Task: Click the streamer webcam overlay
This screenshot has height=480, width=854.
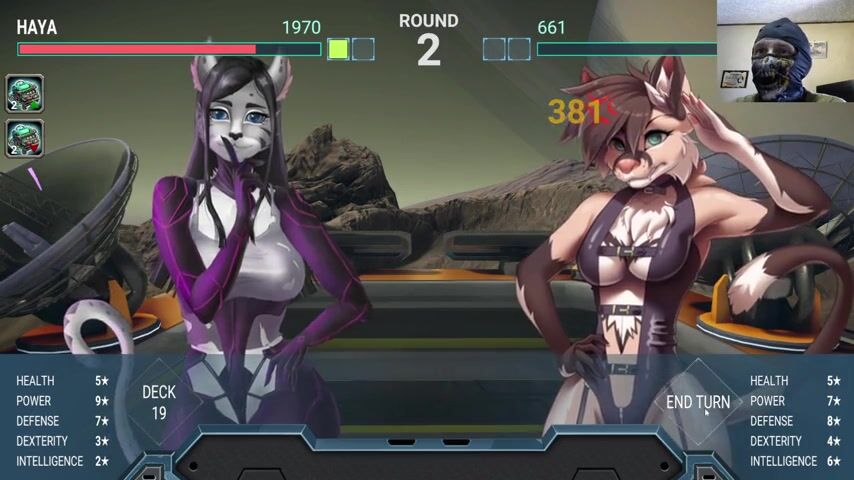Action: click(x=785, y=50)
